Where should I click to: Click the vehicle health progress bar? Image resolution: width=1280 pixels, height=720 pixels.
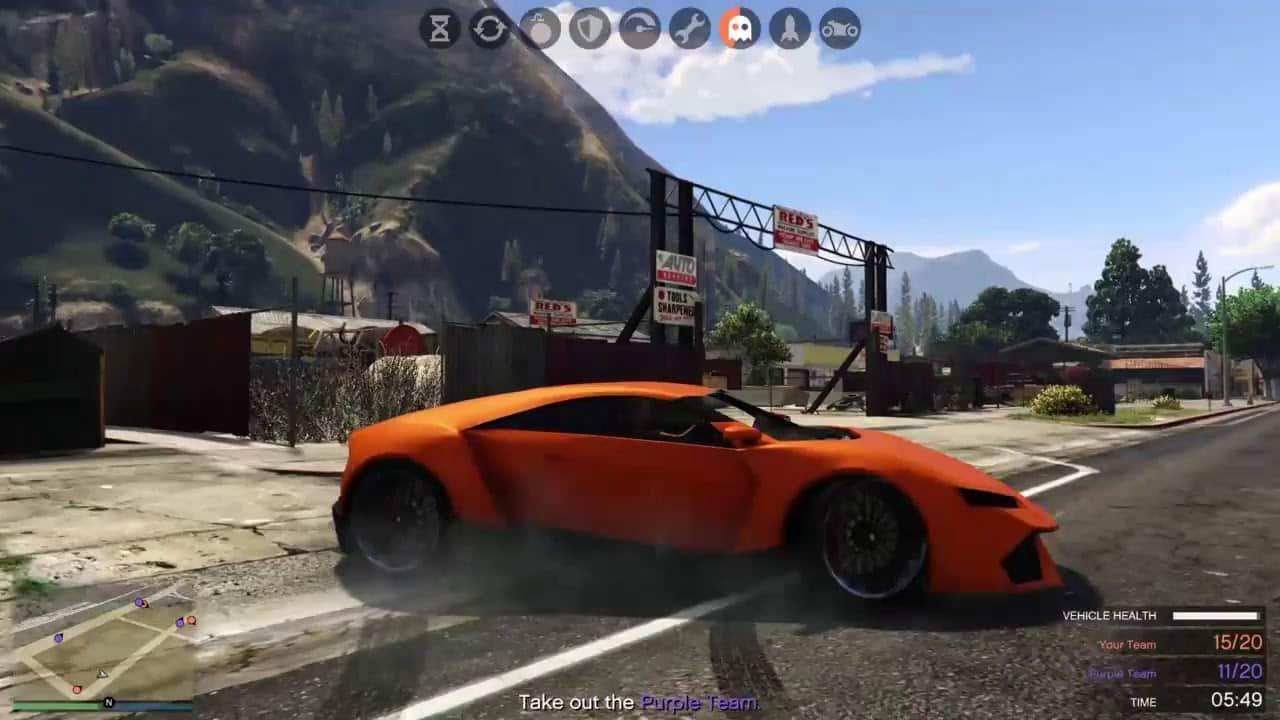click(x=1215, y=616)
